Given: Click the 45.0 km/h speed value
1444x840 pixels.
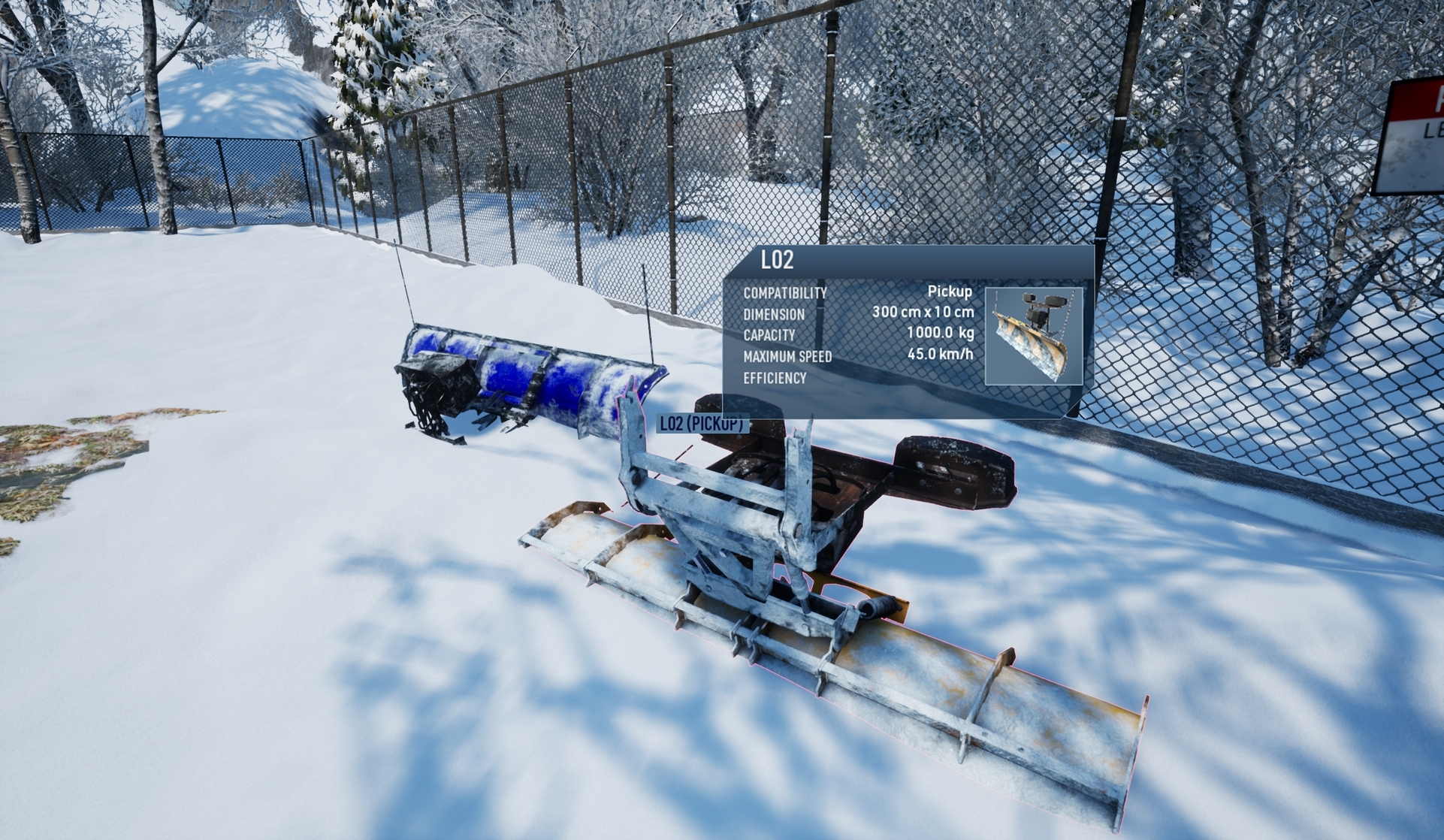Looking at the screenshot, I should (x=938, y=353).
